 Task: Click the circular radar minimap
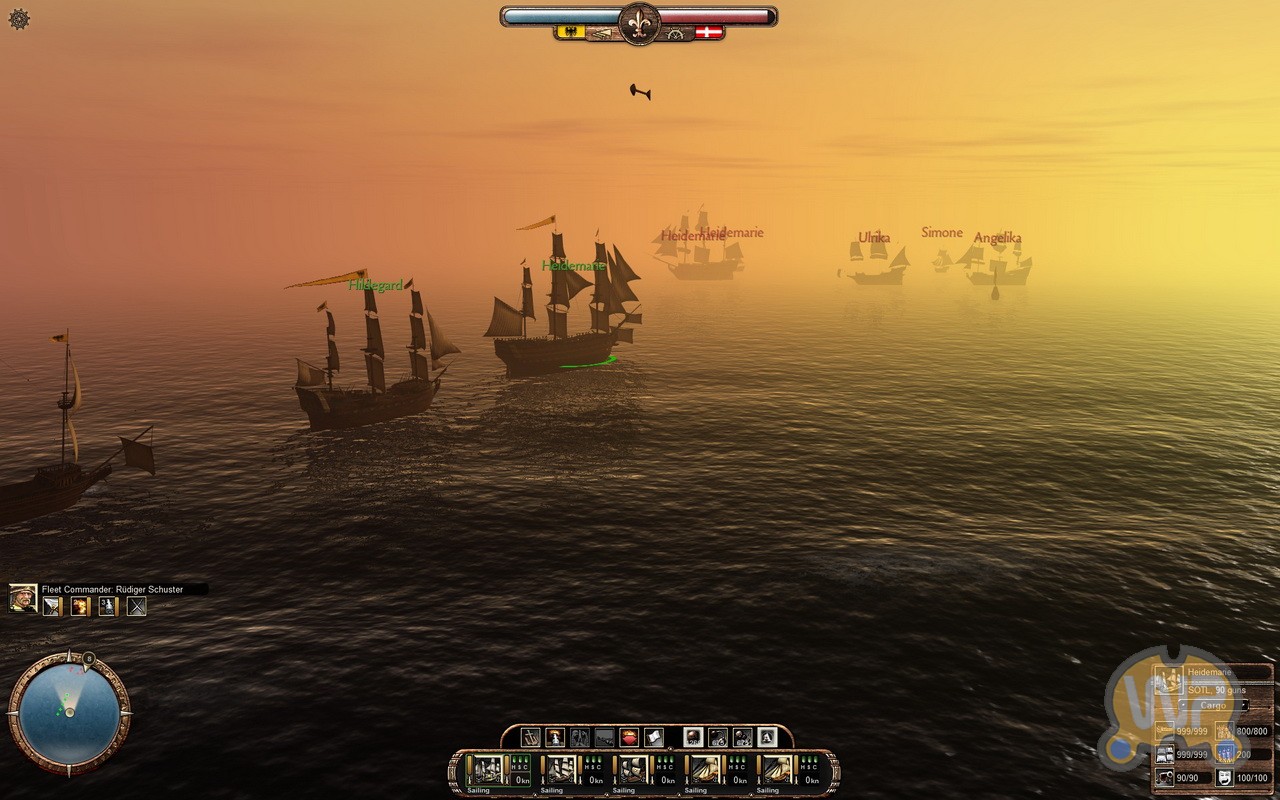pos(69,710)
